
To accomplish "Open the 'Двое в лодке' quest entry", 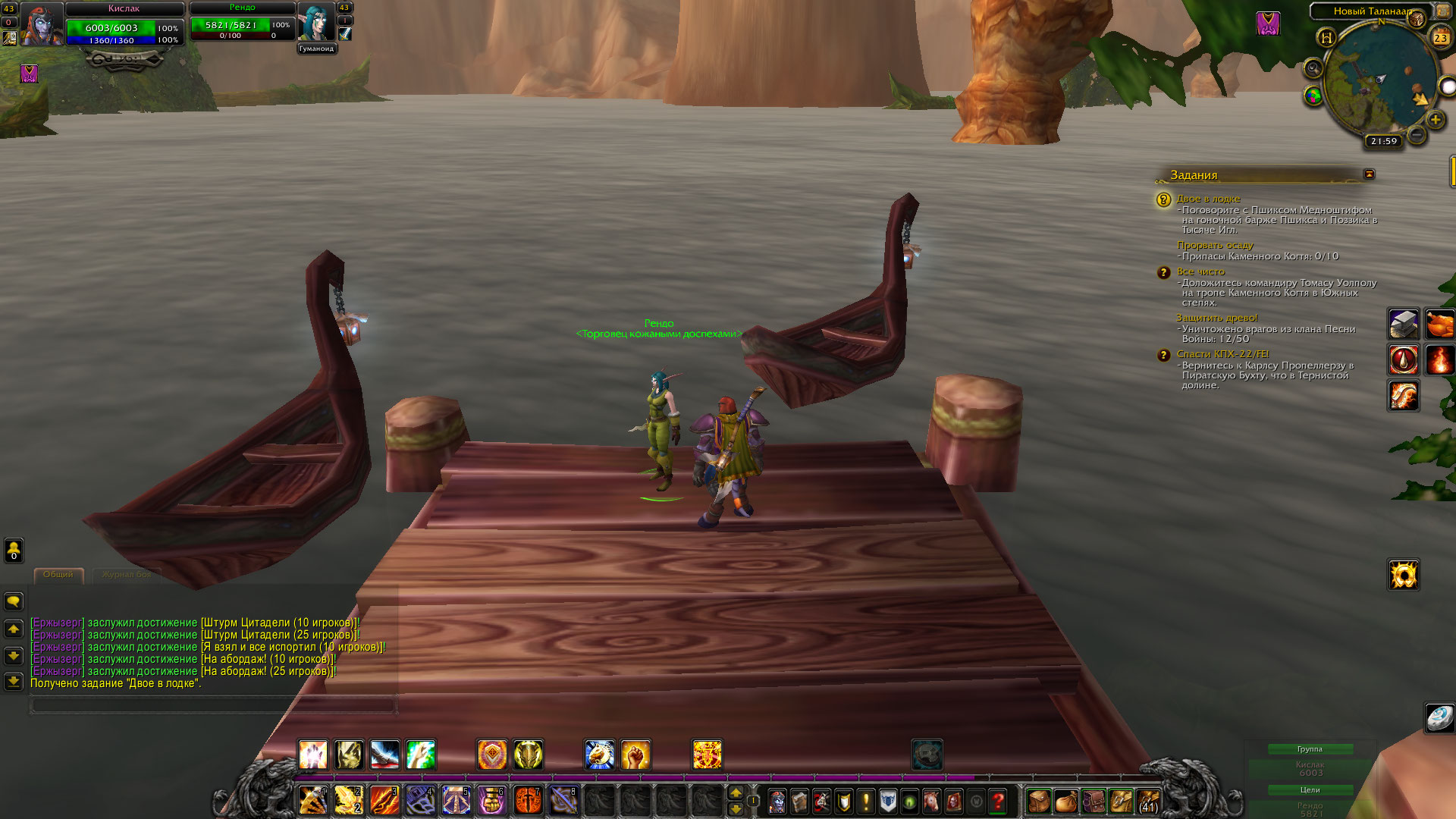I will coord(1208,199).
